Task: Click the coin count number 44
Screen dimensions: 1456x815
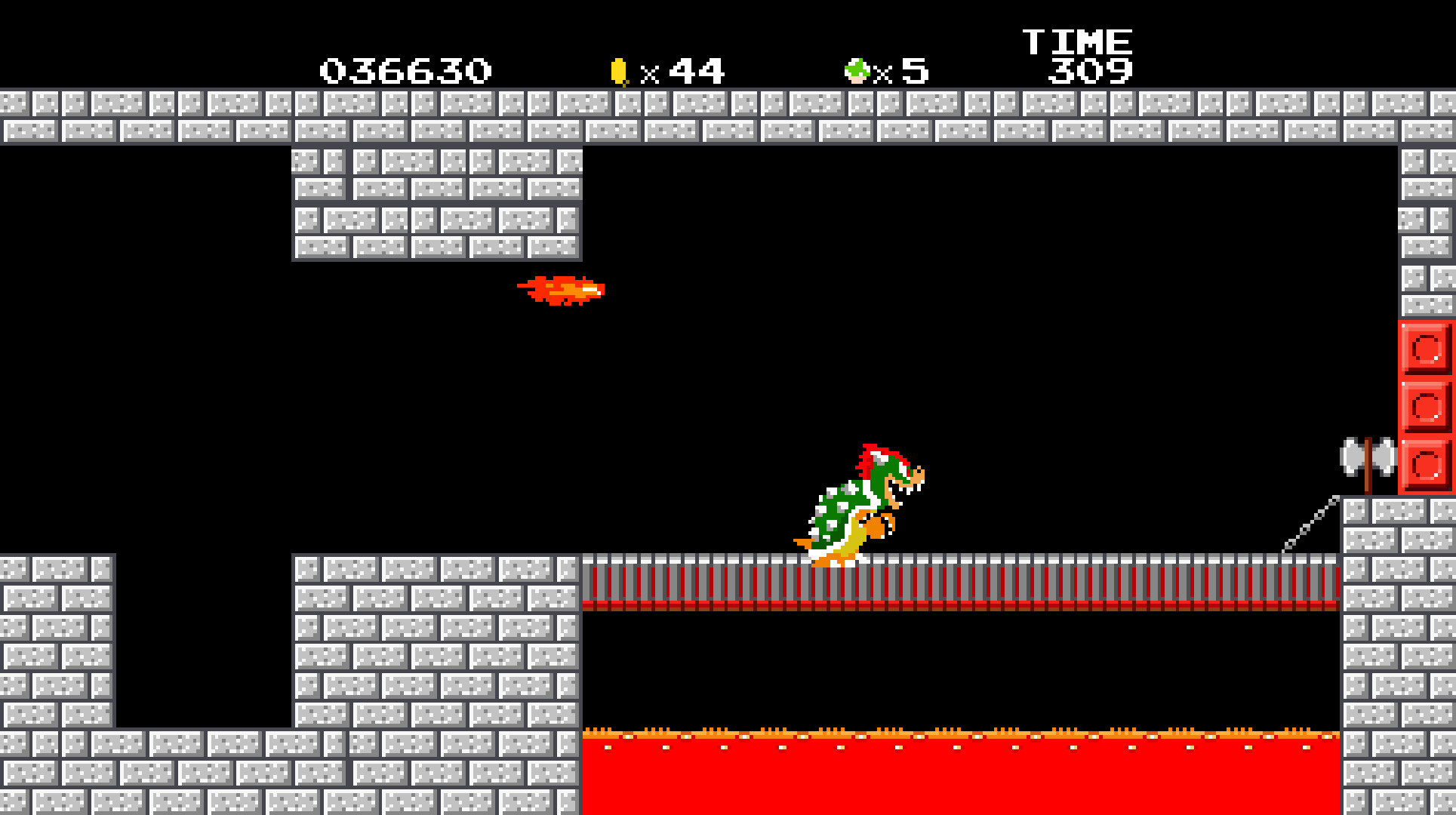Action: [x=698, y=69]
